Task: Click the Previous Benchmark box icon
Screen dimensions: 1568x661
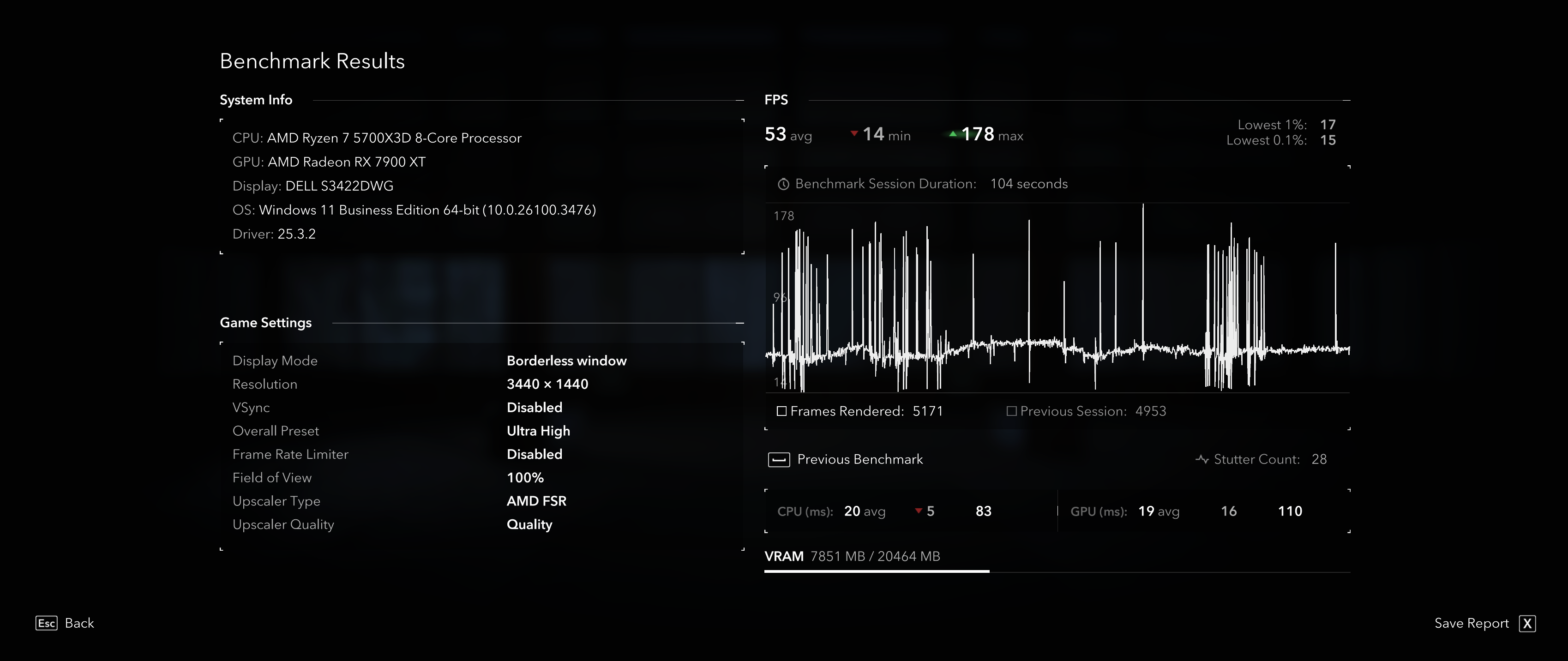Action: (x=780, y=460)
